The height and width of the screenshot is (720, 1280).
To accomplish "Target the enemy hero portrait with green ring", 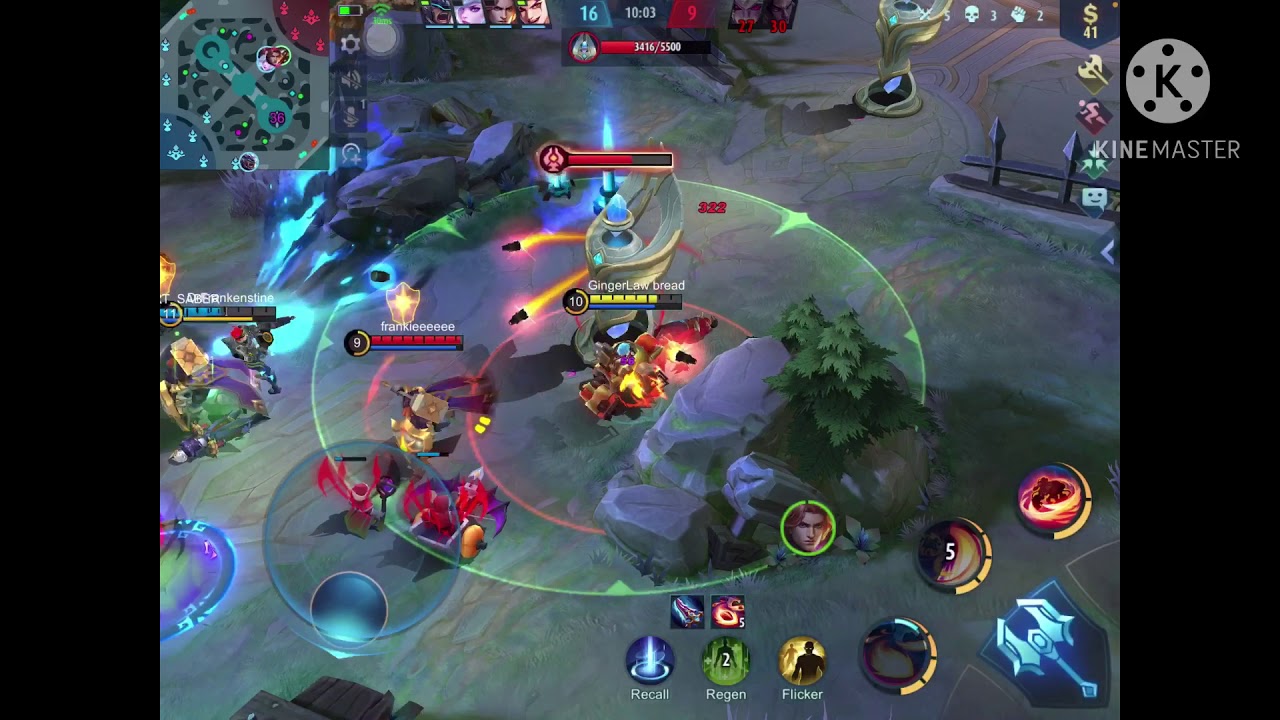I will tap(808, 527).
